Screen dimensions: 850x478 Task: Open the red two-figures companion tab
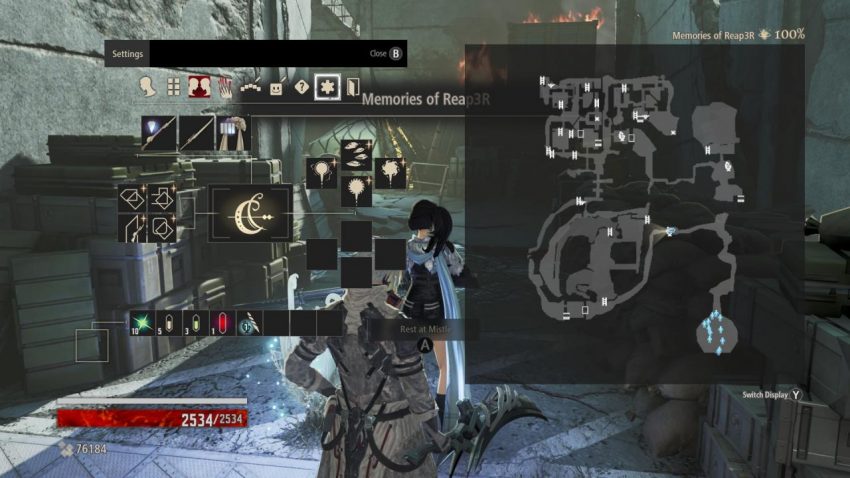198,86
